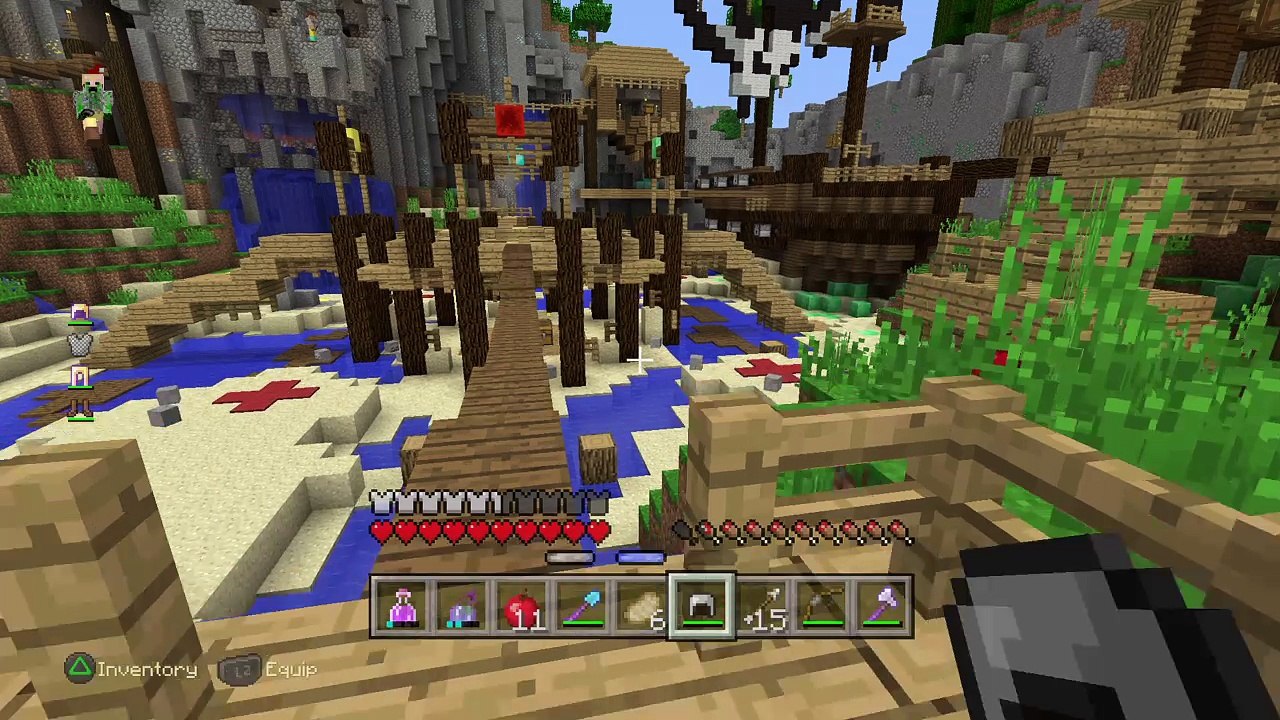Choose the stack of 11 apples
The width and height of the screenshot is (1280, 720).
[522, 607]
